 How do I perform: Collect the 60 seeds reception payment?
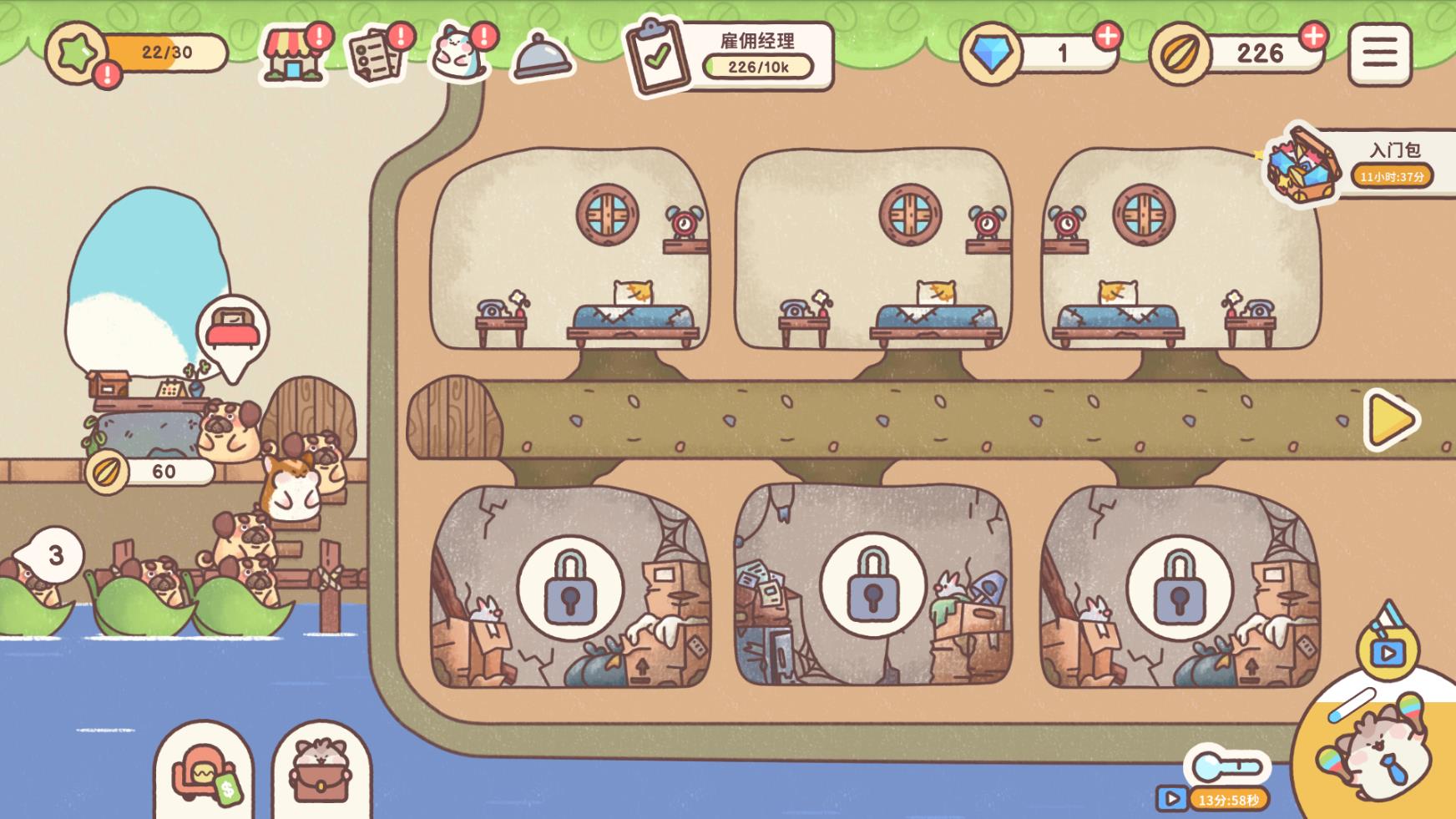pyautogui.click(x=150, y=472)
